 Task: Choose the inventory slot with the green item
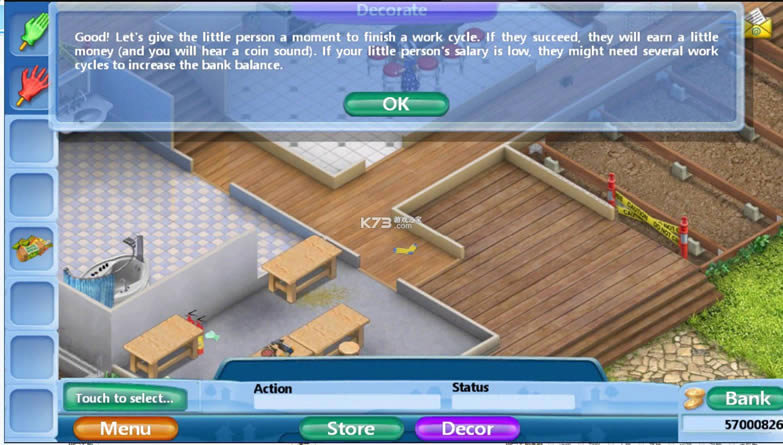[30, 247]
